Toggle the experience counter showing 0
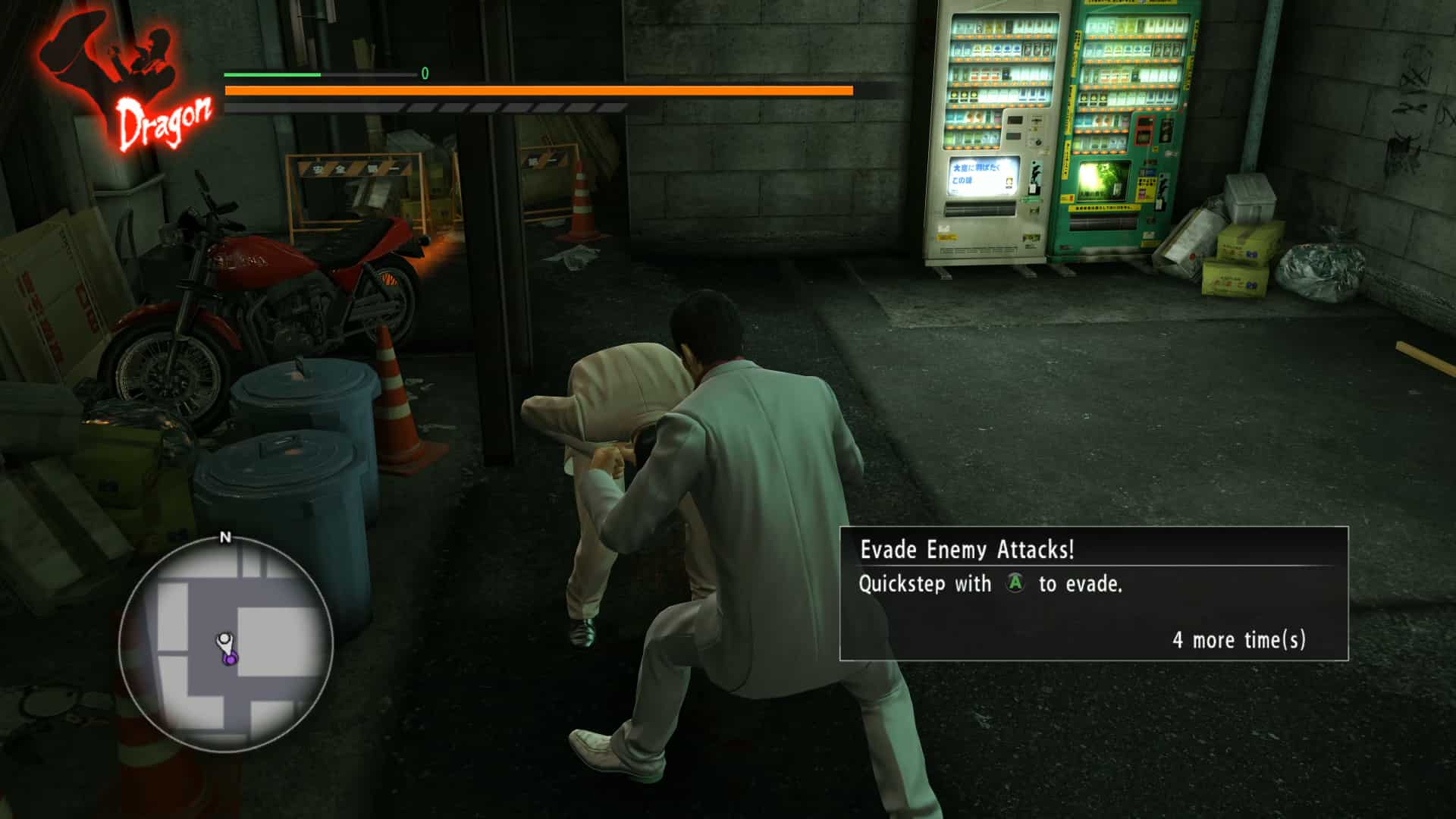Screen dimensions: 1456x819 [424, 75]
